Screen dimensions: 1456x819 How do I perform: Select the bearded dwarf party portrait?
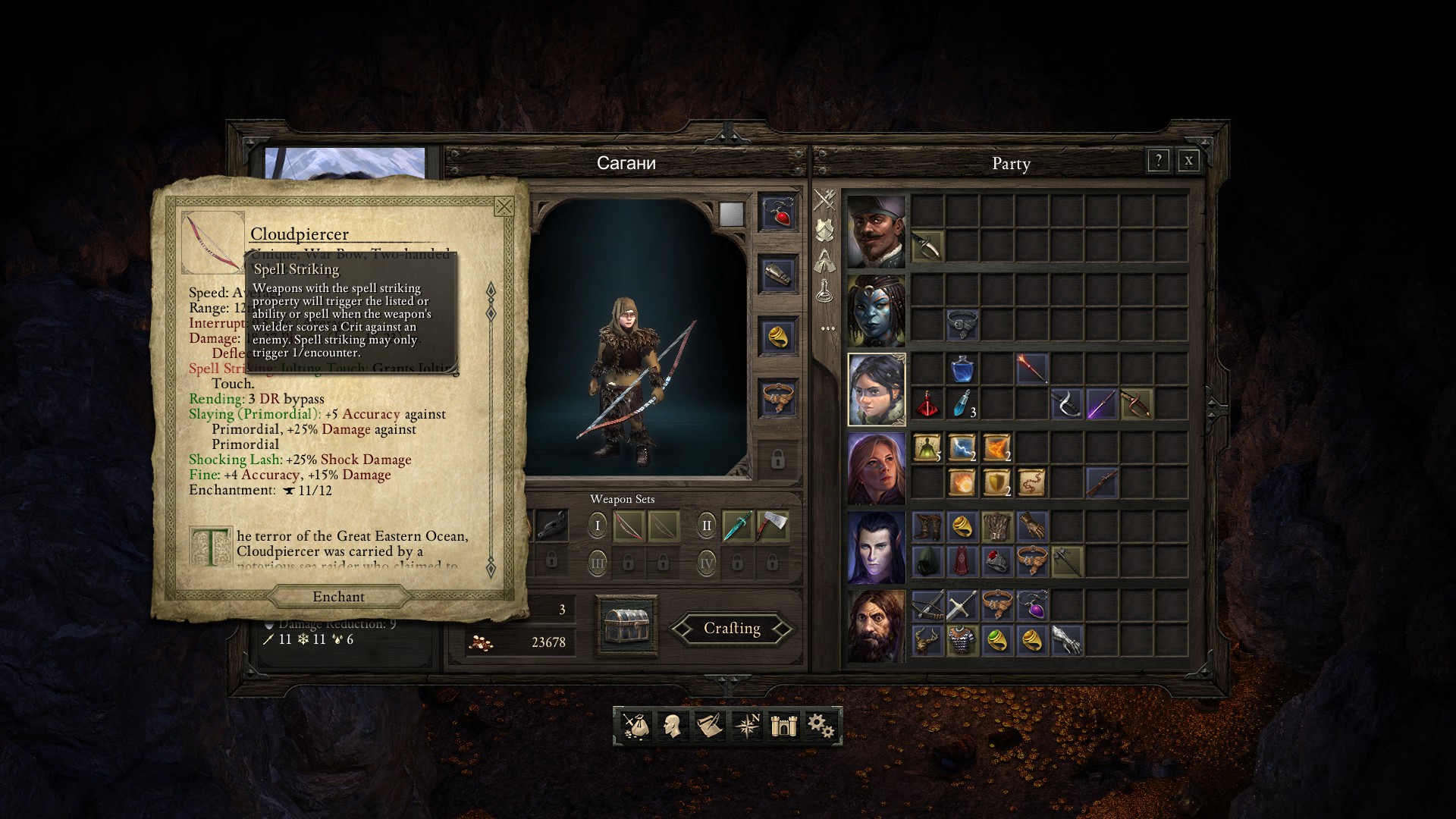pyautogui.click(x=876, y=626)
